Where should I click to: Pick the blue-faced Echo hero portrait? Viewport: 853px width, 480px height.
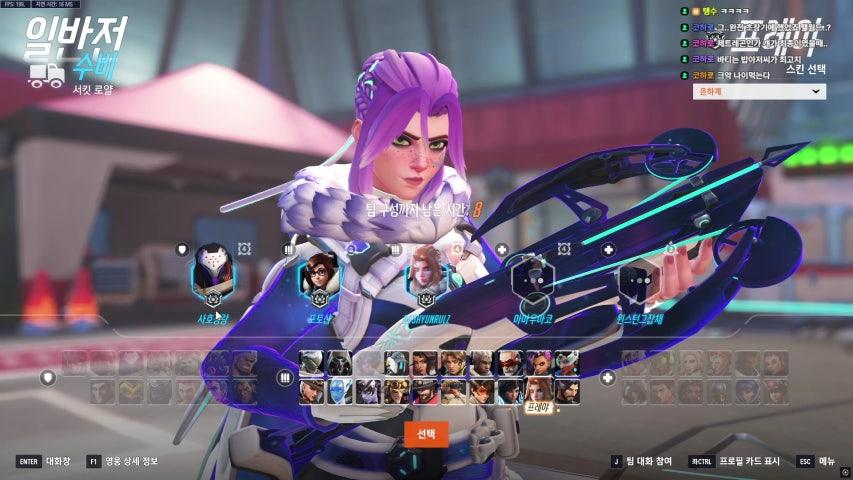[x=340, y=389]
